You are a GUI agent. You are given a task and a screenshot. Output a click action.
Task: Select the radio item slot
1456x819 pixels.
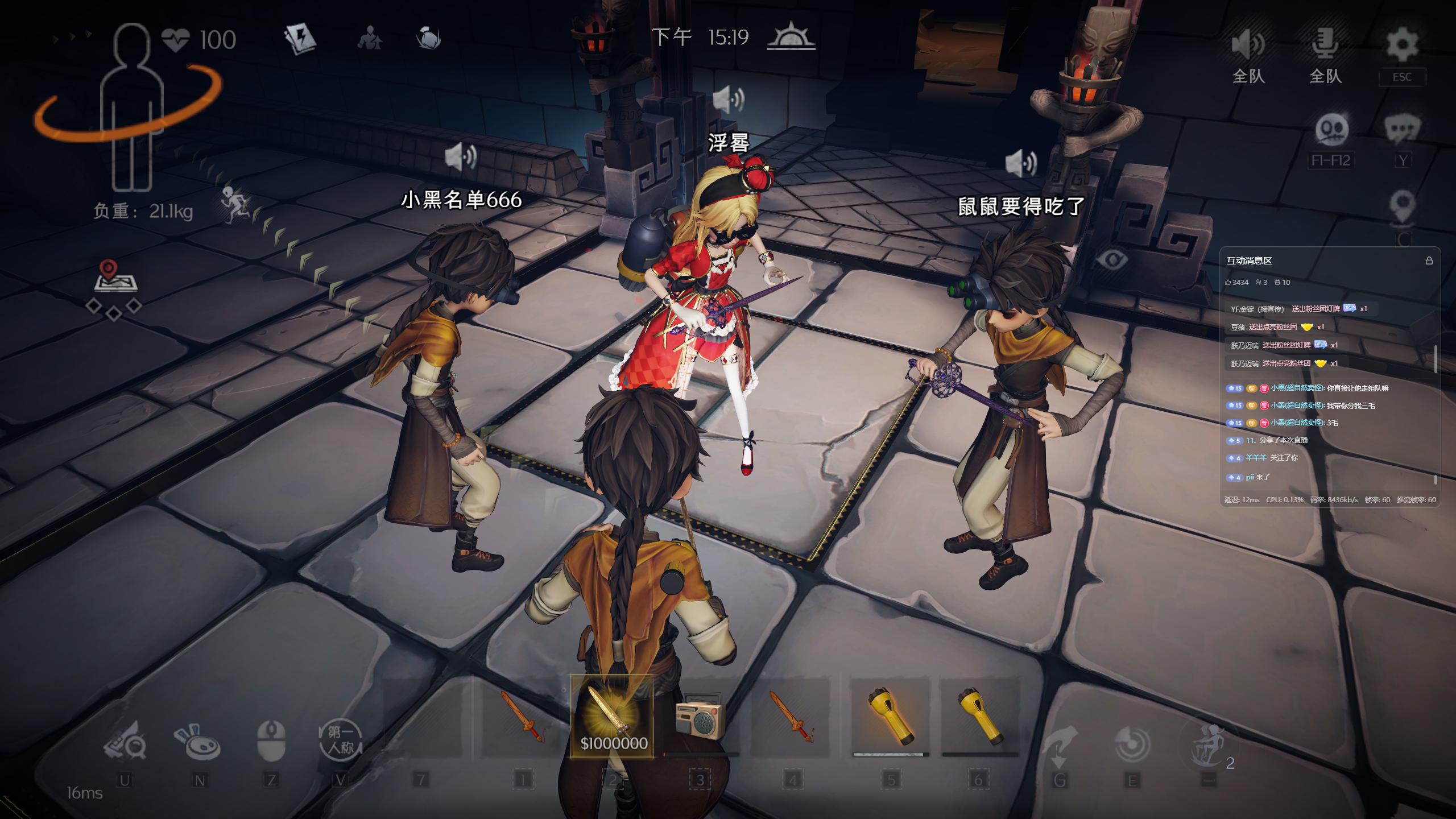pyautogui.click(x=701, y=717)
